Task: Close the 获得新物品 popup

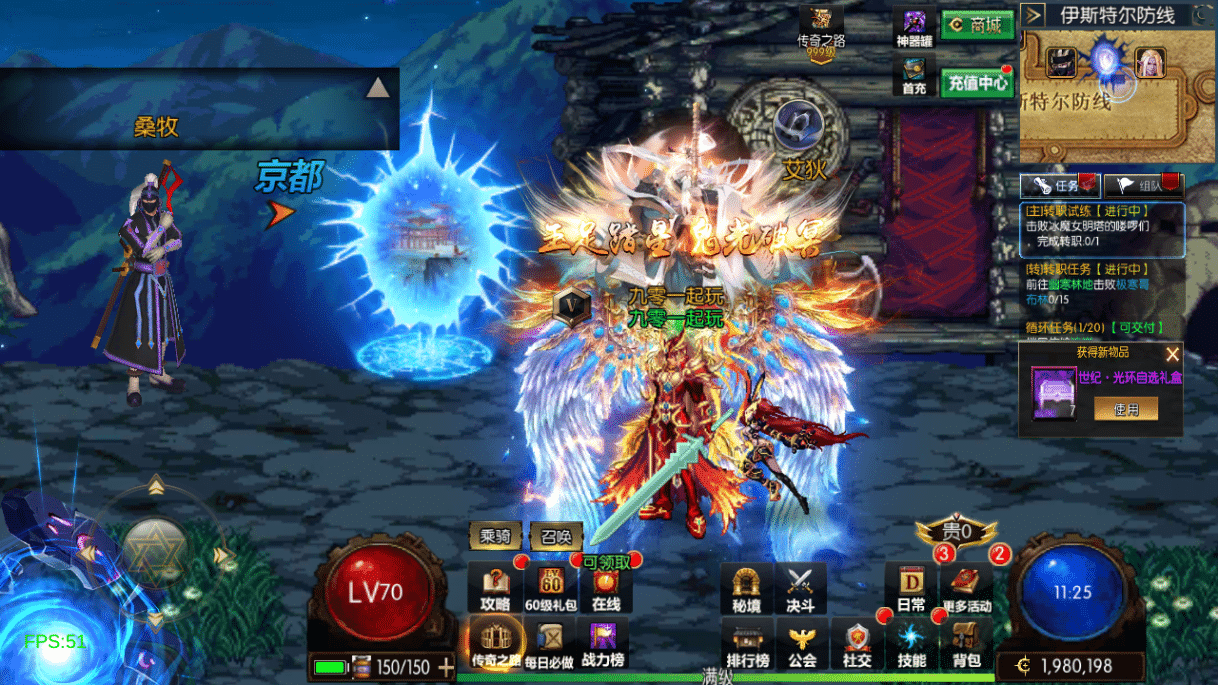Action: click(x=1172, y=354)
